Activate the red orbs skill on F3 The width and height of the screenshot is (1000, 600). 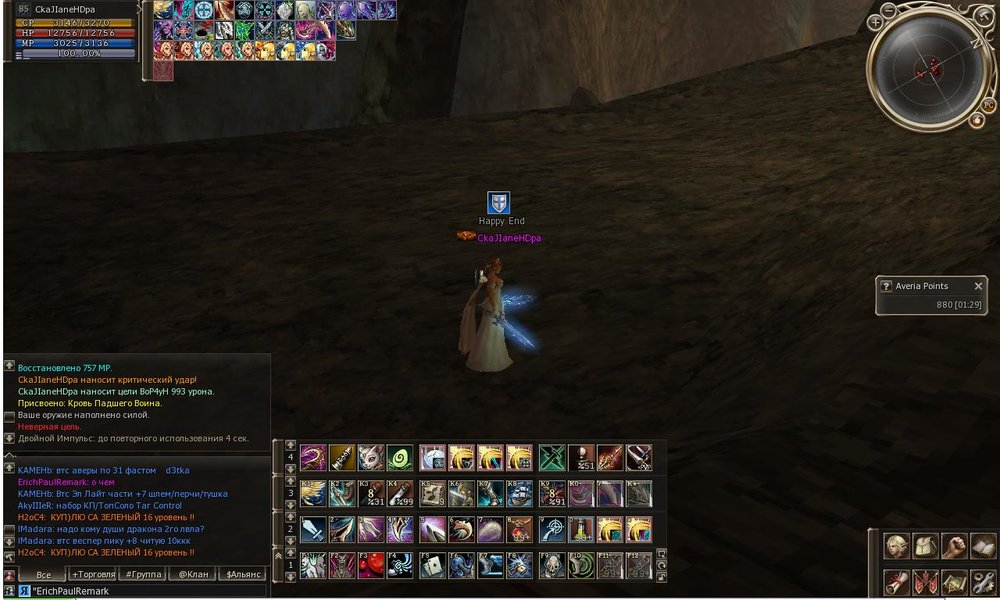pos(371,566)
